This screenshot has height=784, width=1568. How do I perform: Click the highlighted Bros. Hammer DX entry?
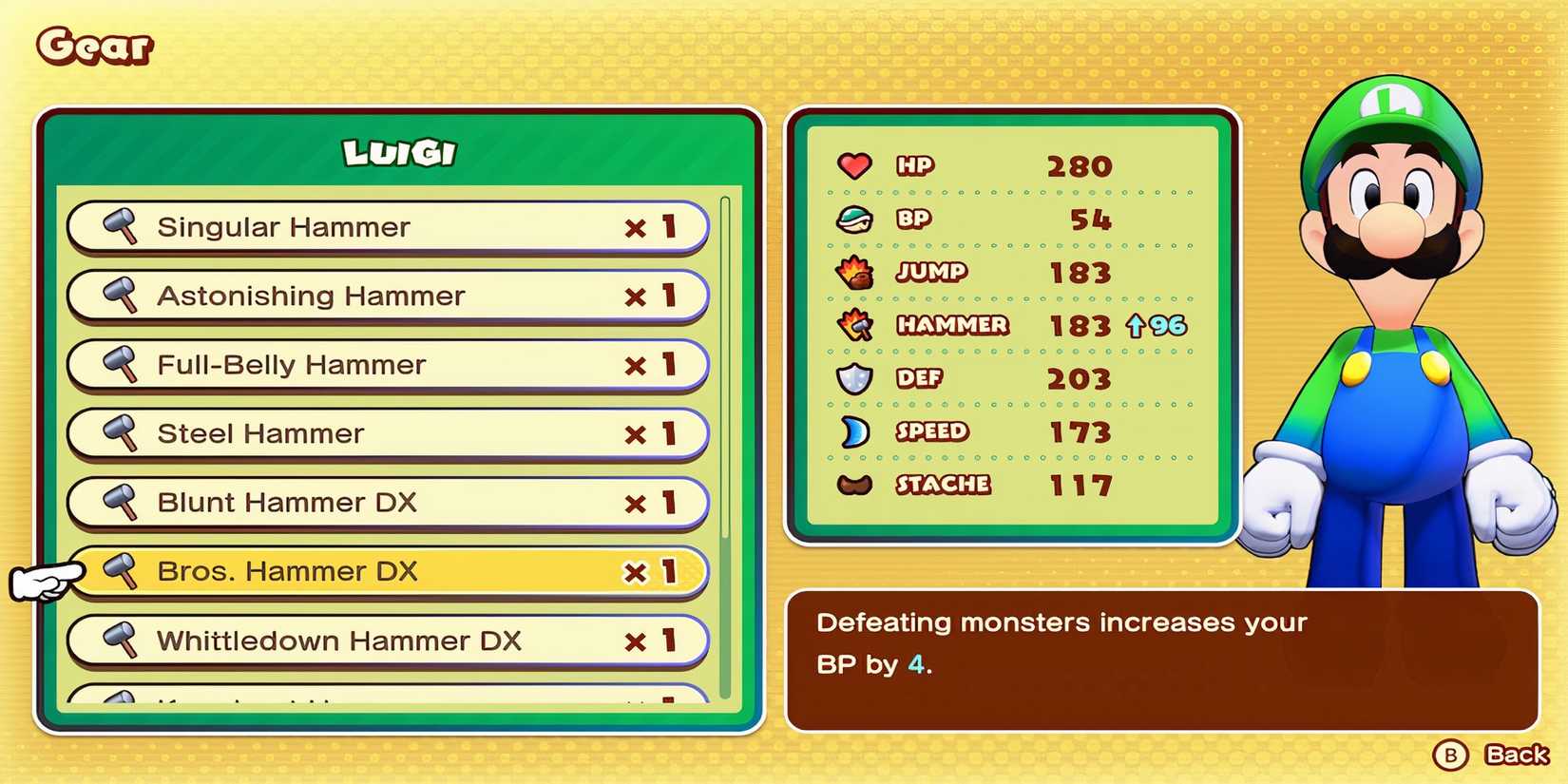[380, 571]
